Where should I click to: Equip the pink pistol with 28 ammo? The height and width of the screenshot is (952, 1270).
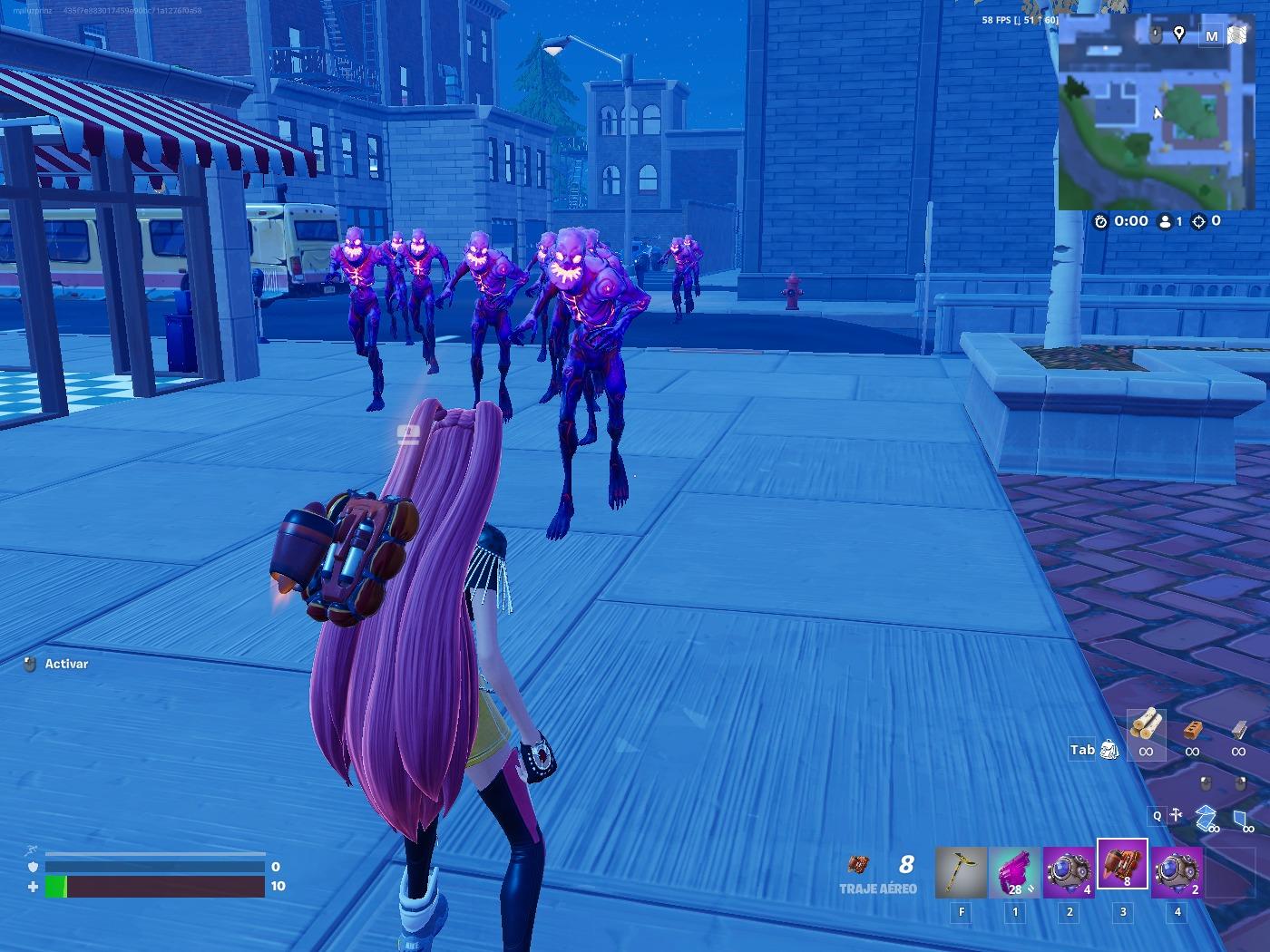[1015, 871]
